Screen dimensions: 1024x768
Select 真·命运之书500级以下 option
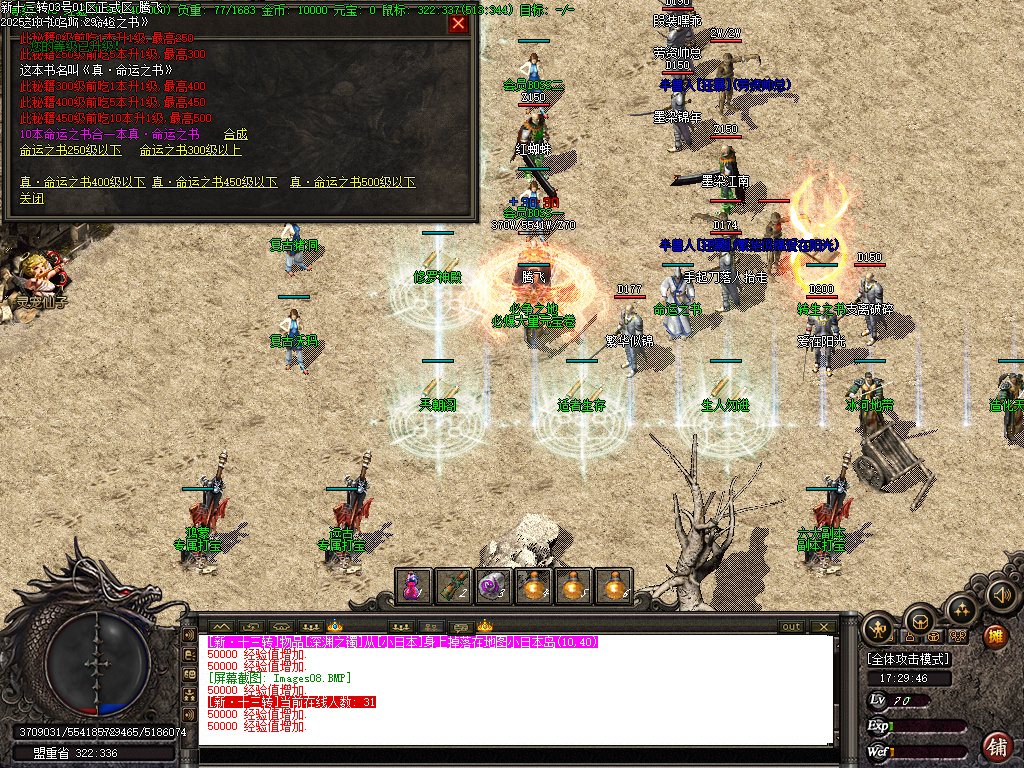[x=352, y=182]
